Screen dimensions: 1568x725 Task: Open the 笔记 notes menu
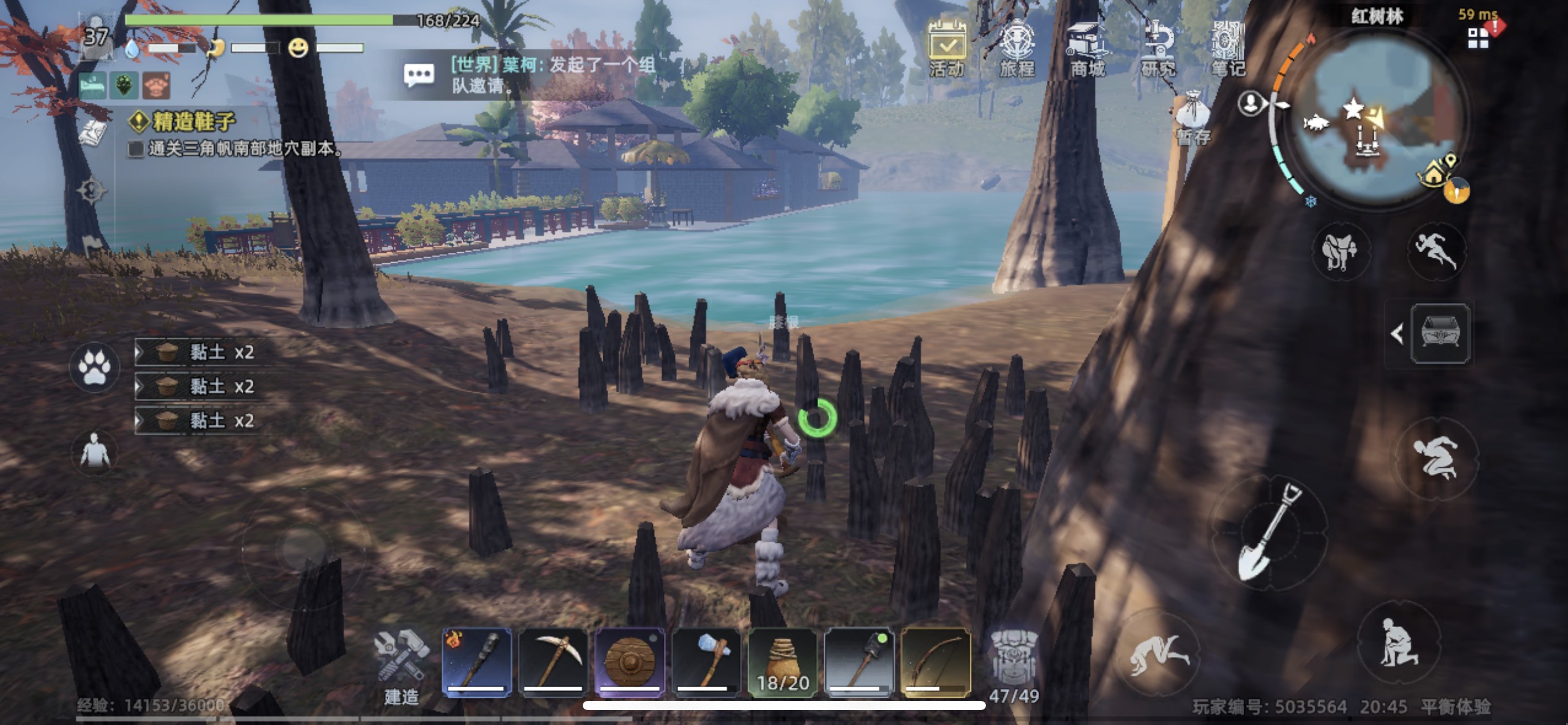(x=1228, y=48)
